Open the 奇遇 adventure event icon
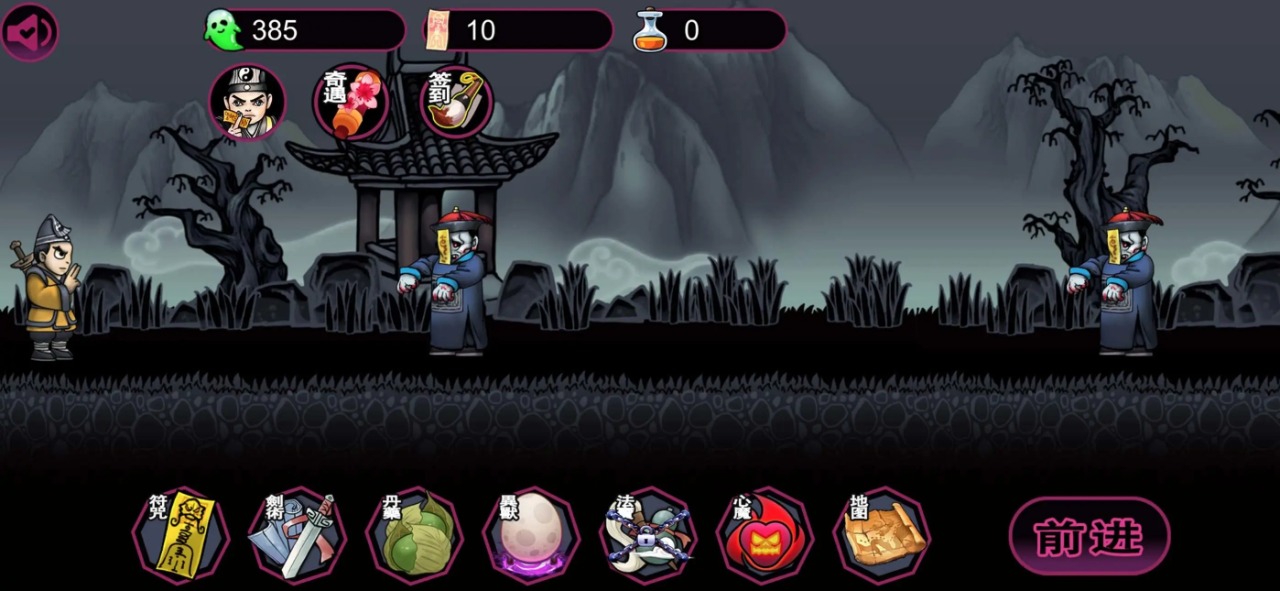1280x591 pixels. click(351, 101)
